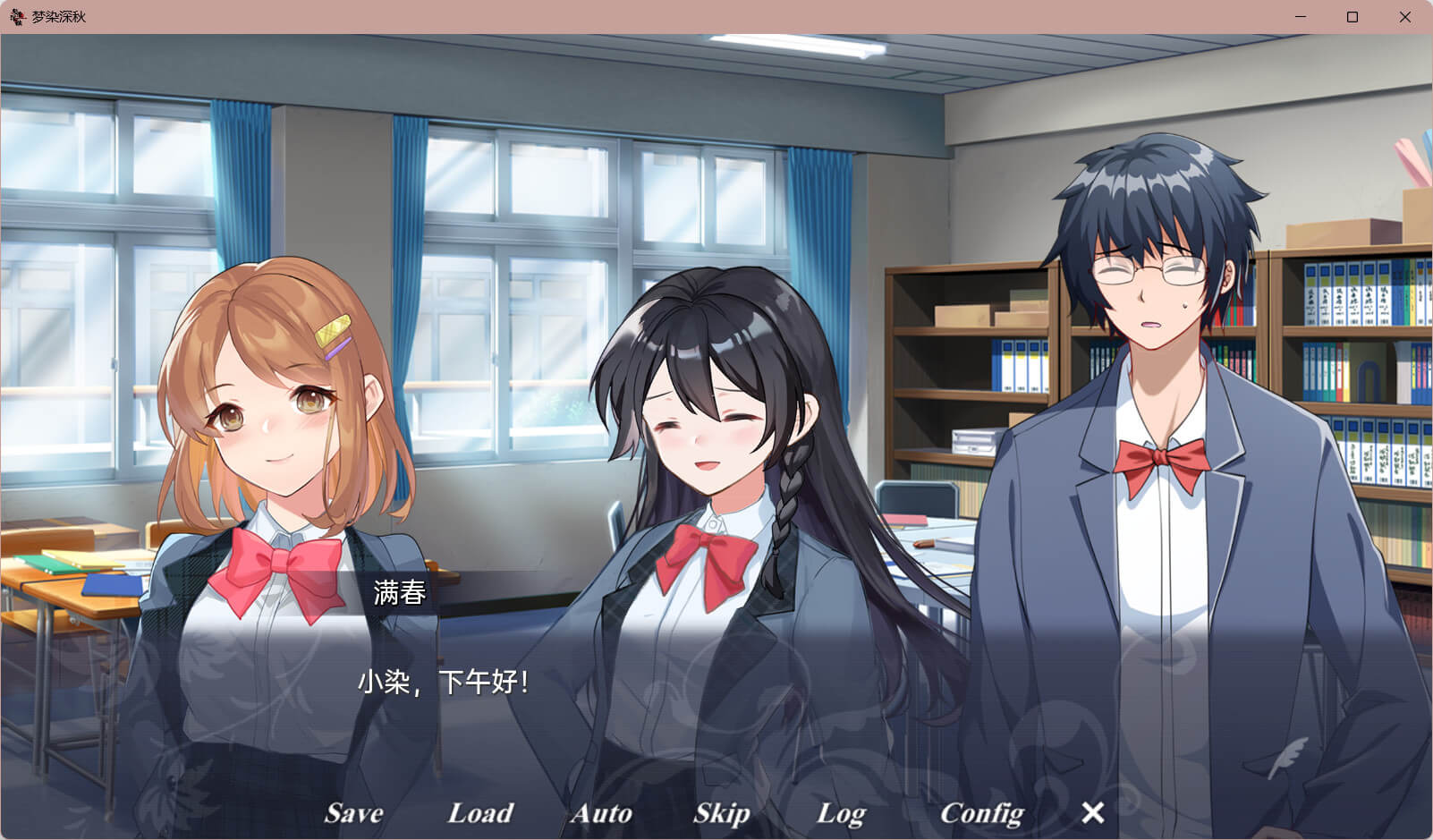Open the Load menu

(479, 812)
